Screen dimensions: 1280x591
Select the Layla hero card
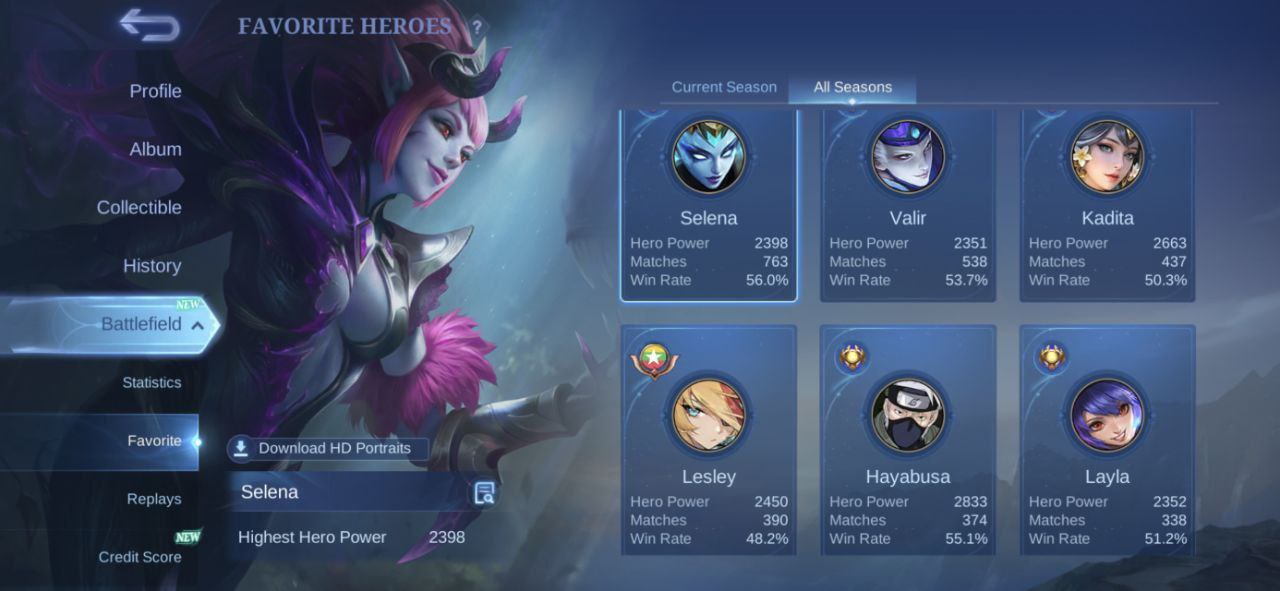[1106, 440]
